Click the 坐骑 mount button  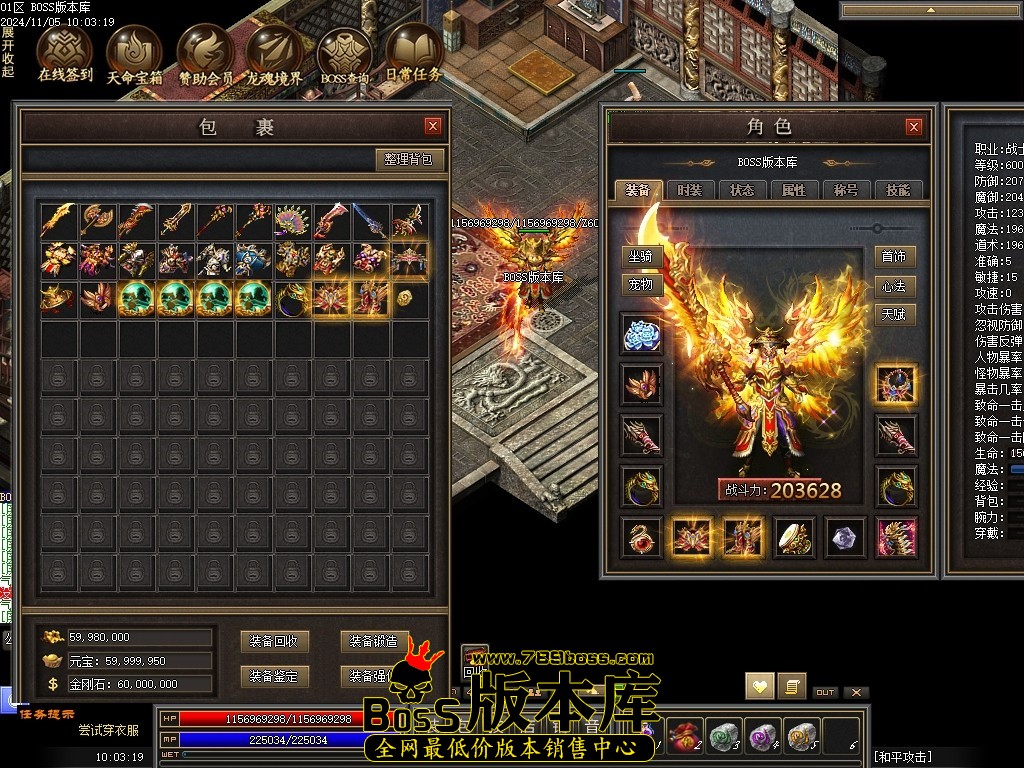coord(641,256)
